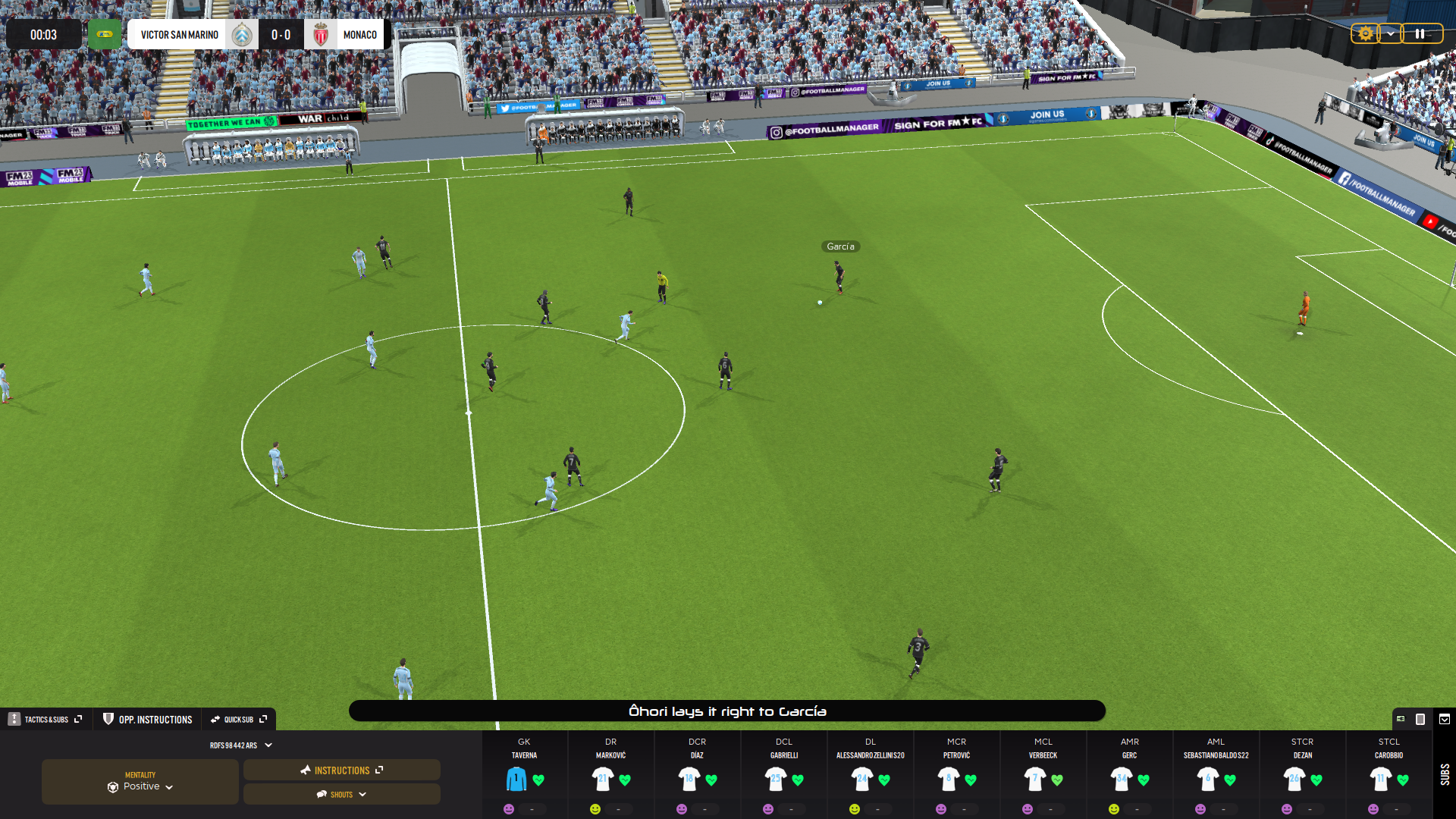Open match settings via the gear icon
The height and width of the screenshot is (819, 1456).
[1365, 34]
